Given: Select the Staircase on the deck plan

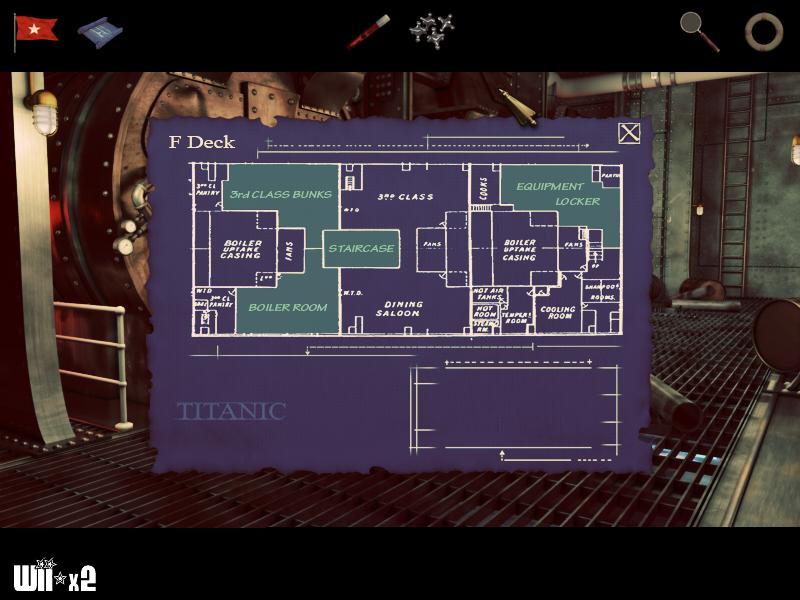Looking at the screenshot, I should [x=361, y=248].
